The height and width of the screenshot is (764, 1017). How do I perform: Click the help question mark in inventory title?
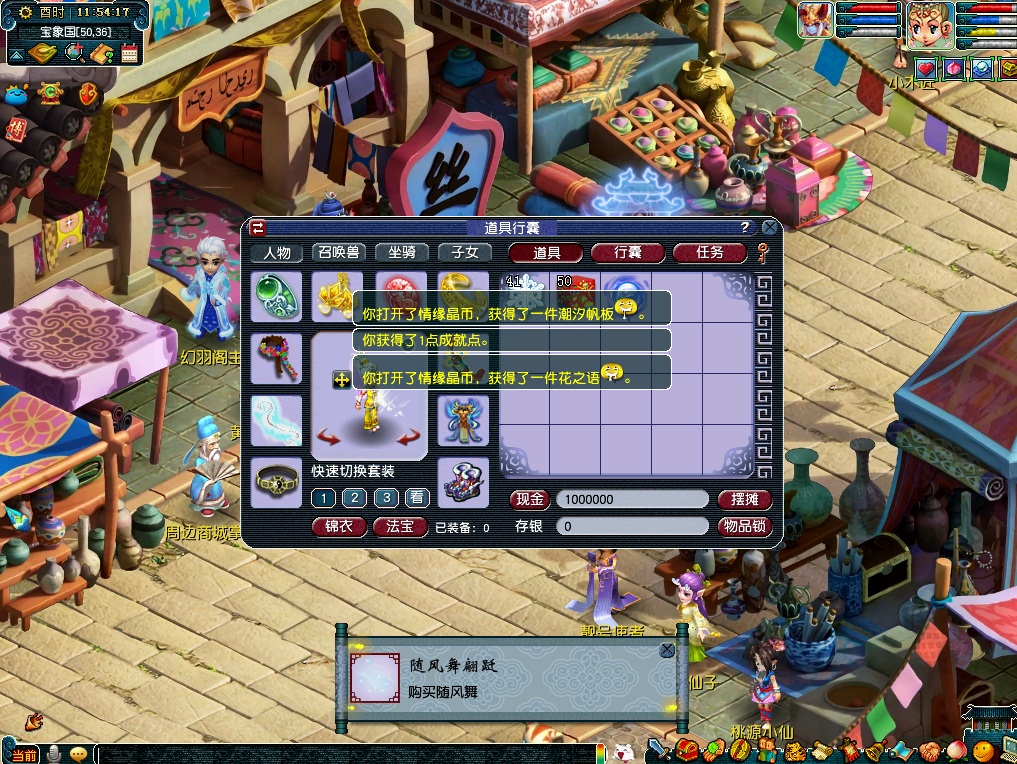click(x=744, y=228)
